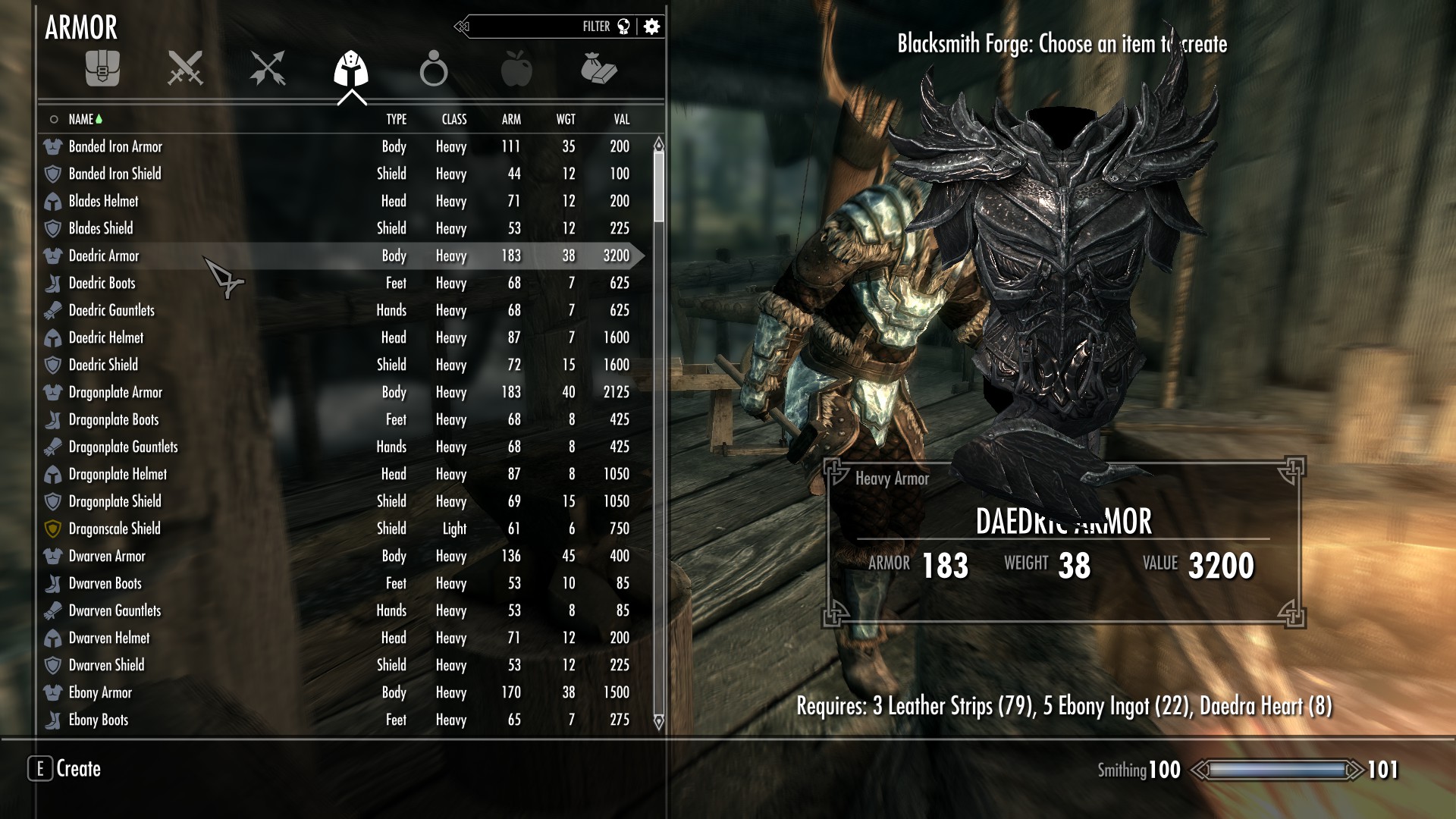Sort the list by NAME column
Viewport: 1456px width, 819px height.
pyautogui.click(x=80, y=119)
